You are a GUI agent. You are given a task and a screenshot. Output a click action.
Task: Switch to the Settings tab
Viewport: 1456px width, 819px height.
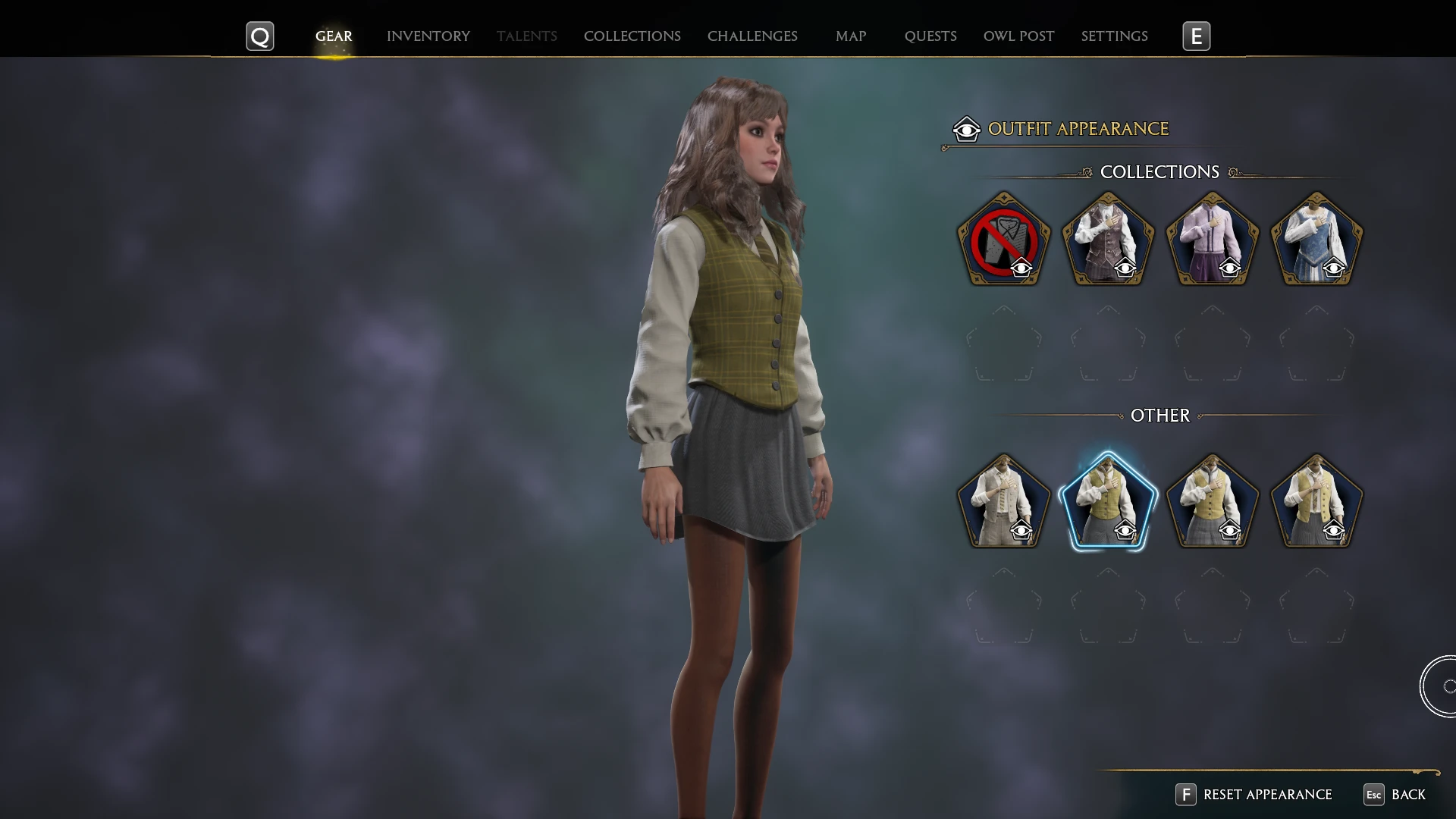coord(1114,36)
